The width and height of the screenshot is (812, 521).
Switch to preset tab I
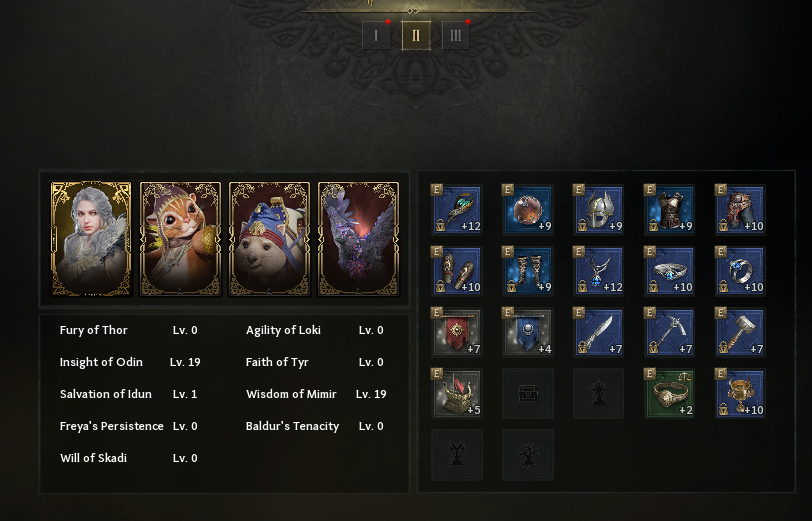click(376, 36)
